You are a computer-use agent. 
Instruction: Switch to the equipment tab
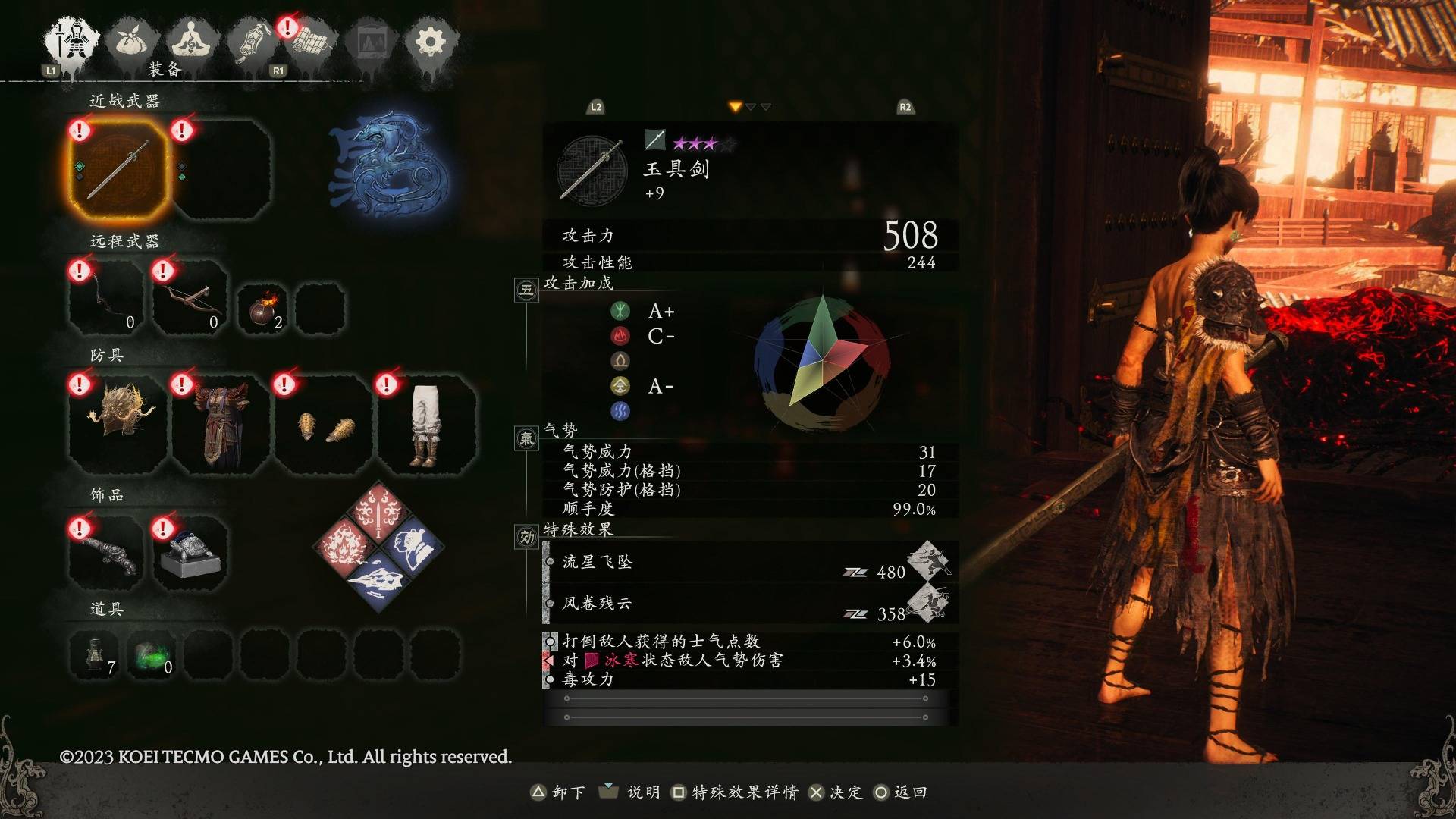73,42
